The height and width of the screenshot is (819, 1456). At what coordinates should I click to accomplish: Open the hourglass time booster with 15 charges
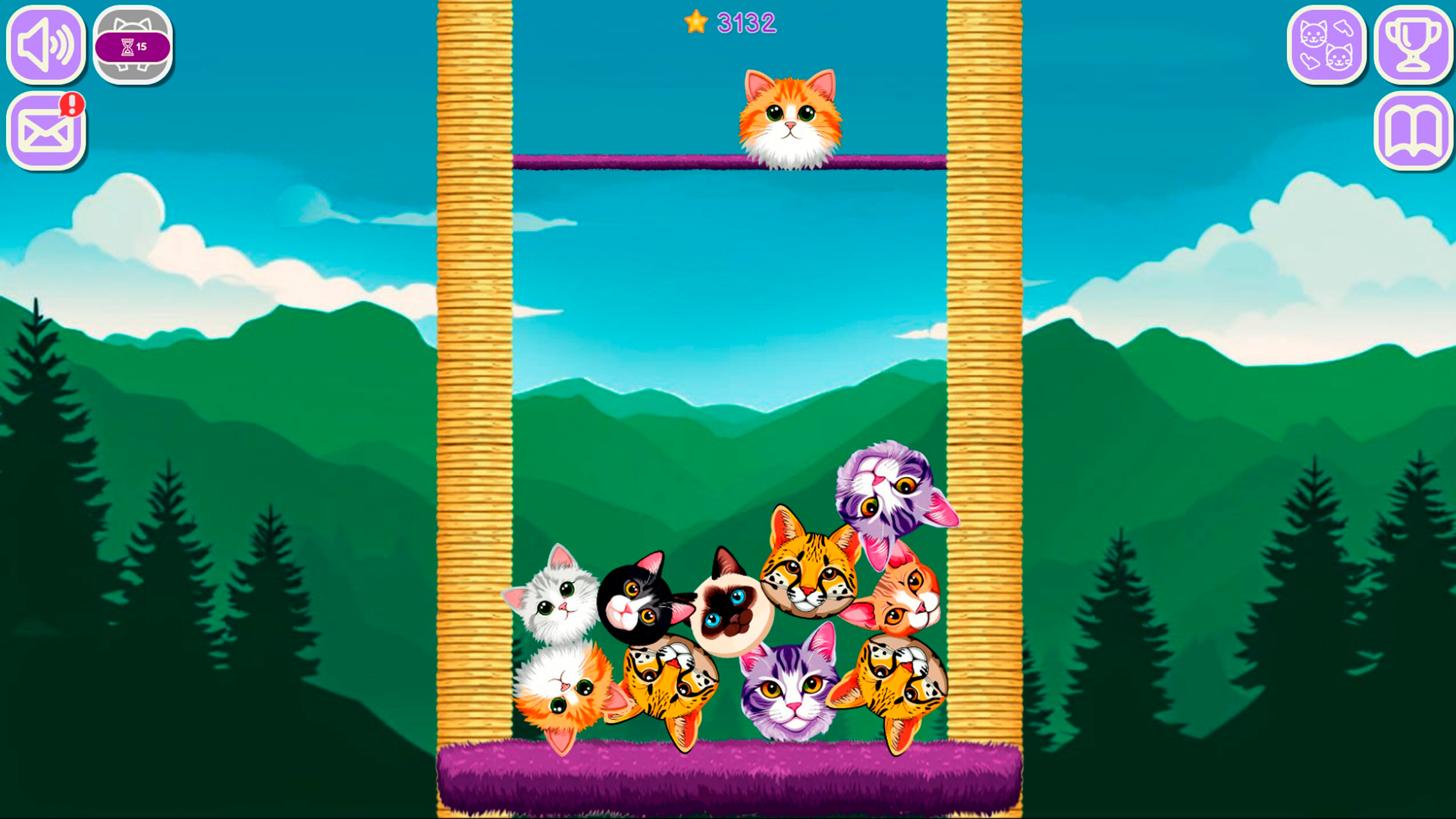tap(133, 45)
